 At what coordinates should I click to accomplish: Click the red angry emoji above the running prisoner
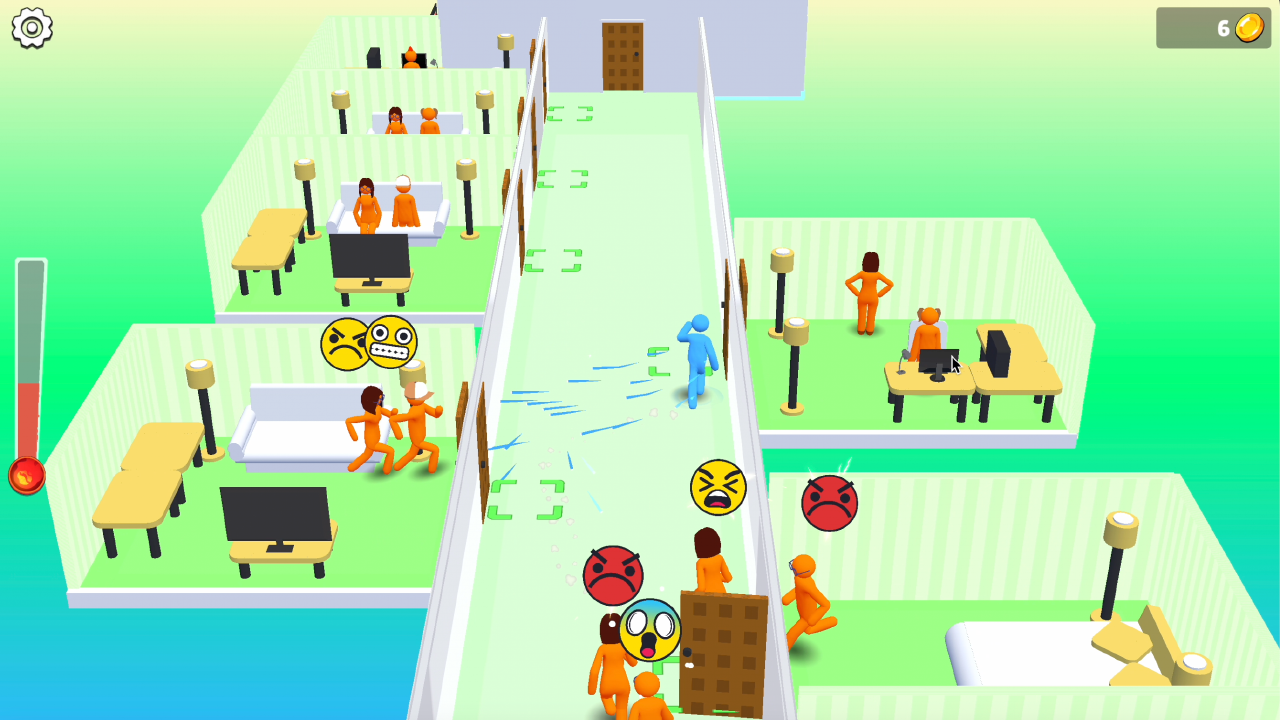point(828,501)
